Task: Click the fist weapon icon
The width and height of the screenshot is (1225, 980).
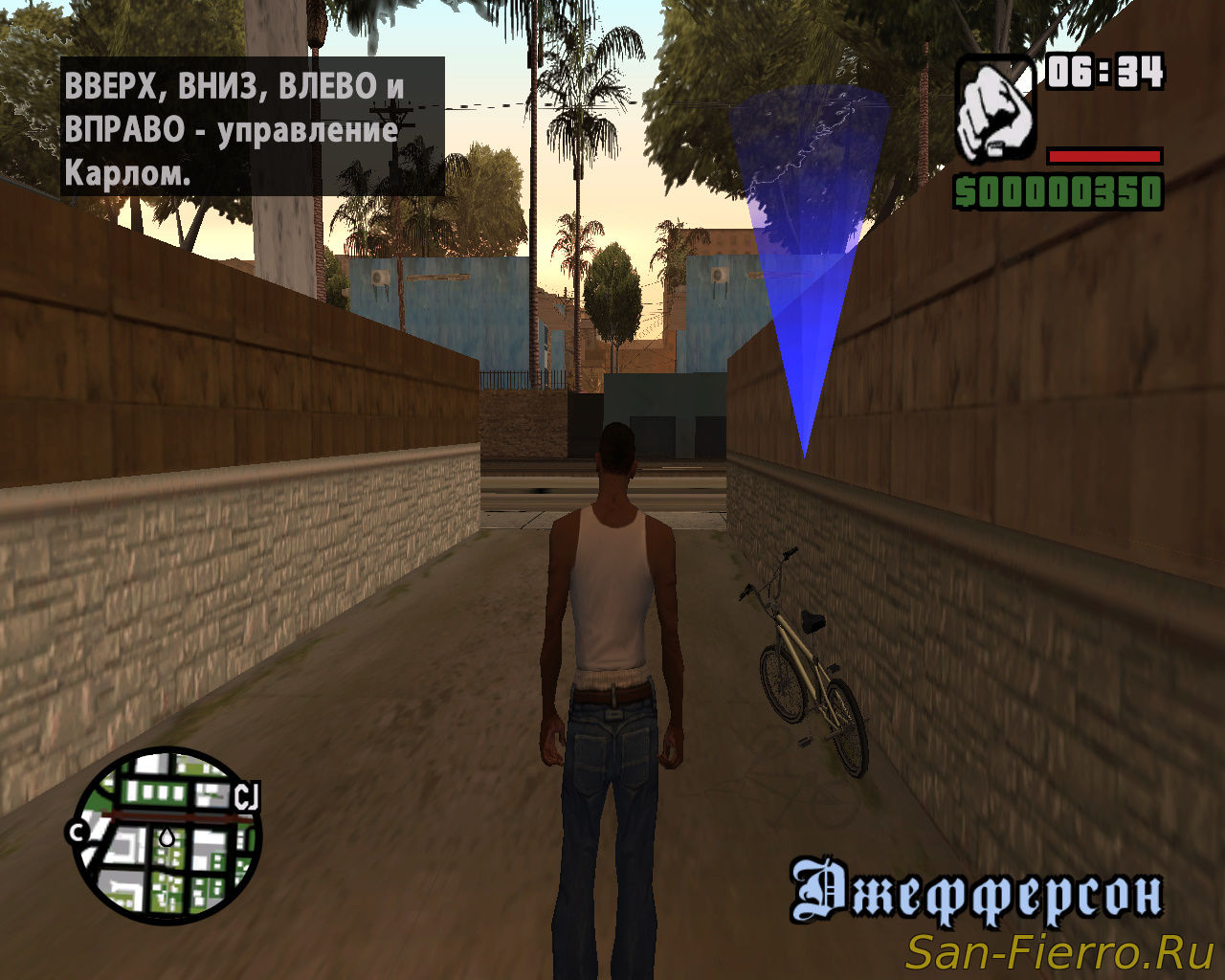Action: (995, 109)
